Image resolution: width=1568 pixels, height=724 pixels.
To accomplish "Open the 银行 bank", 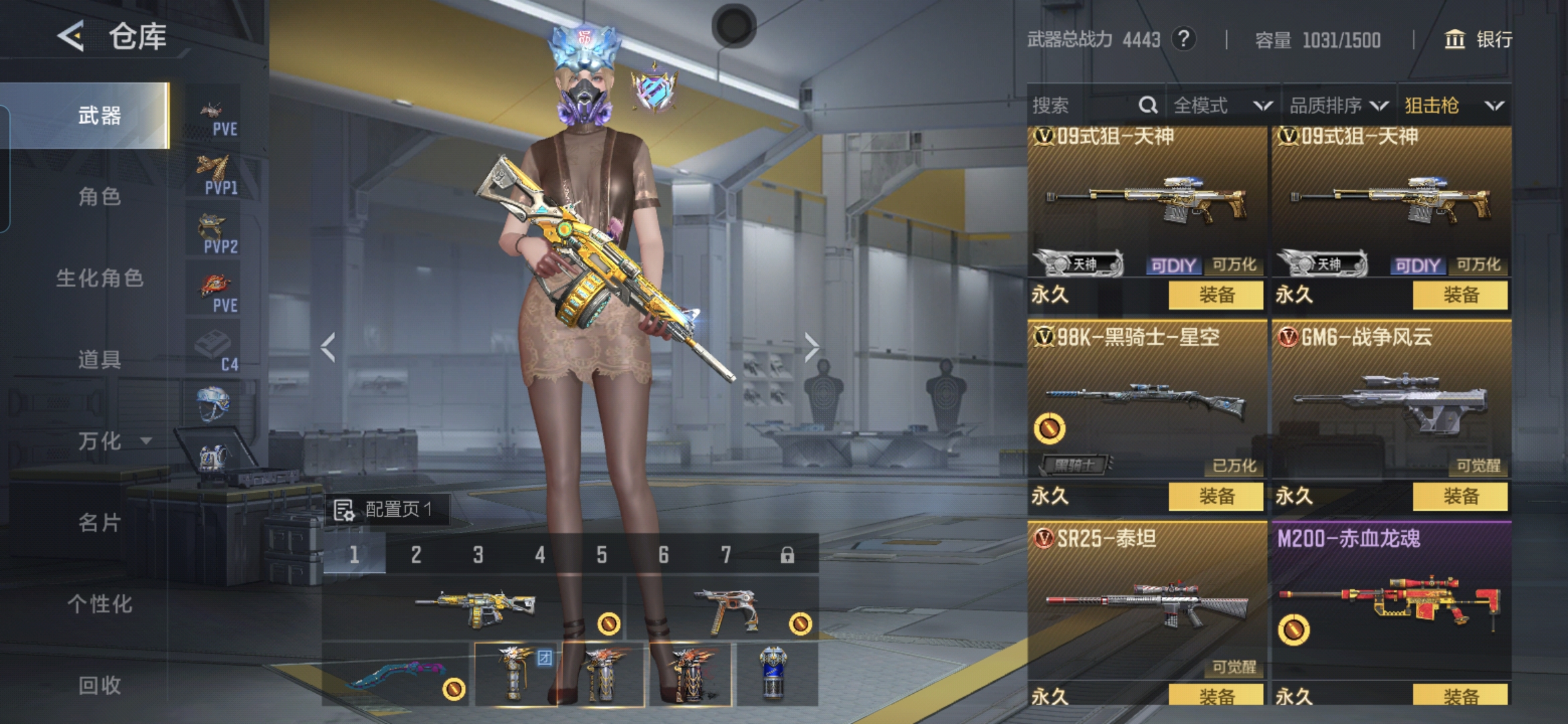I will [1478, 40].
